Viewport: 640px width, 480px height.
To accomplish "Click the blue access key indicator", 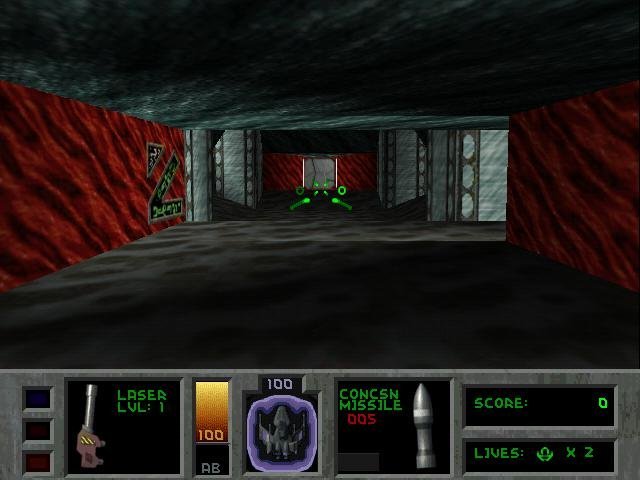I will click(x=37, y=399).
